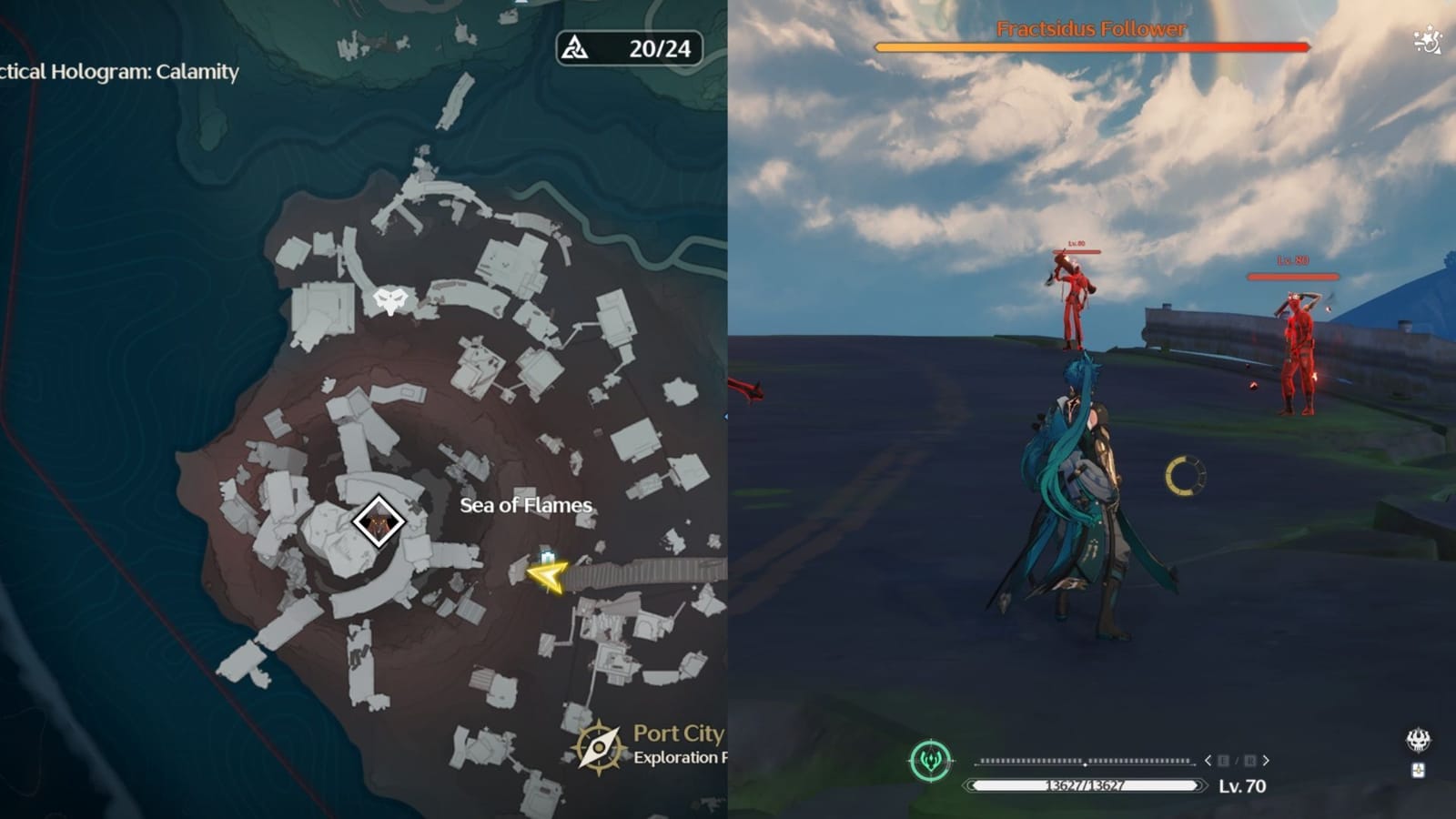Viewport: 1456px width, 819px height.
Task: Expand the right chevron beside the E/R switcher
Action: coord(1265,761)
